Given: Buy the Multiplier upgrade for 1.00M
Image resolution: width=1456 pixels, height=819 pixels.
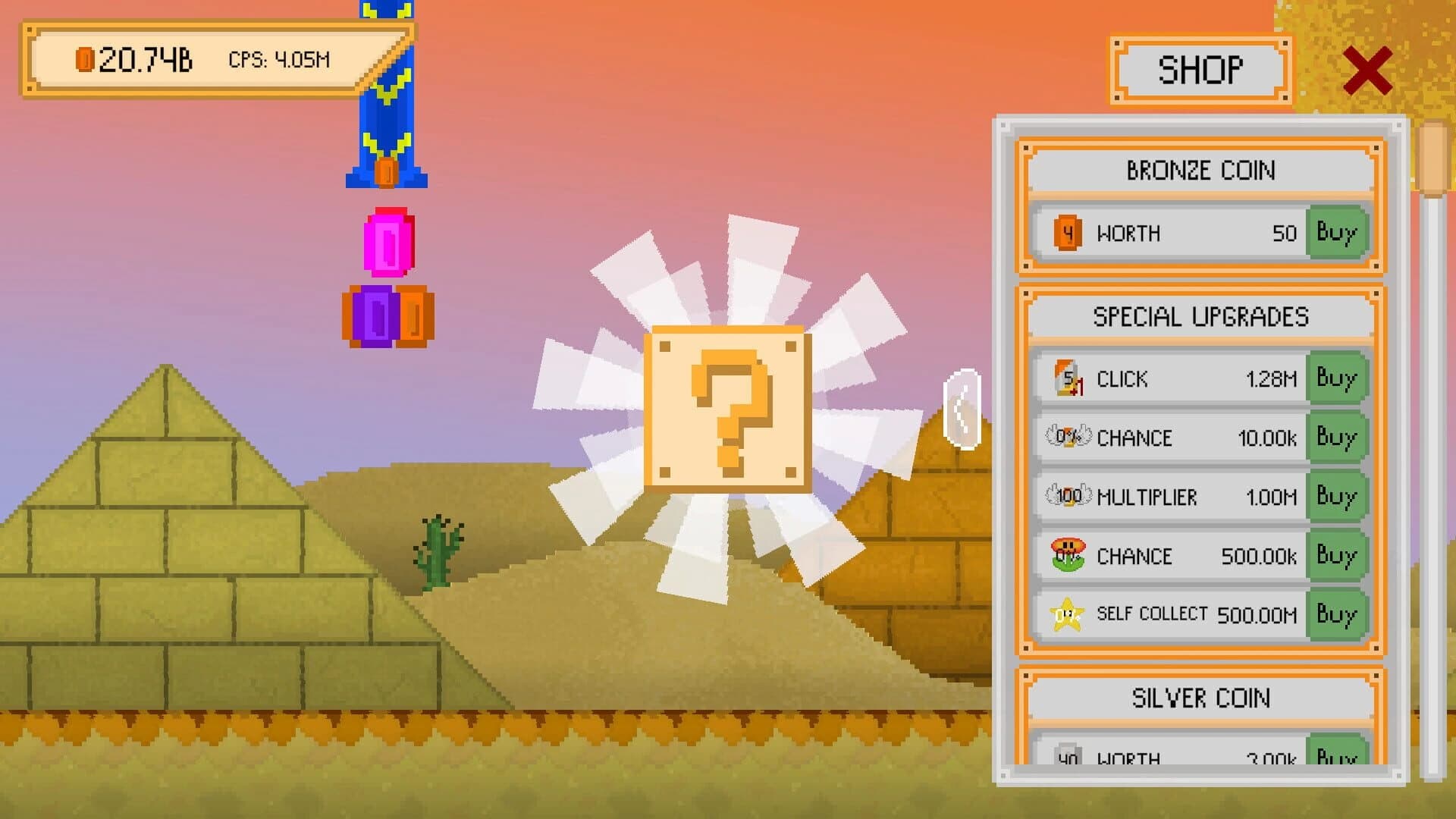Looking at the screenshot, I should coord(1337,497).
